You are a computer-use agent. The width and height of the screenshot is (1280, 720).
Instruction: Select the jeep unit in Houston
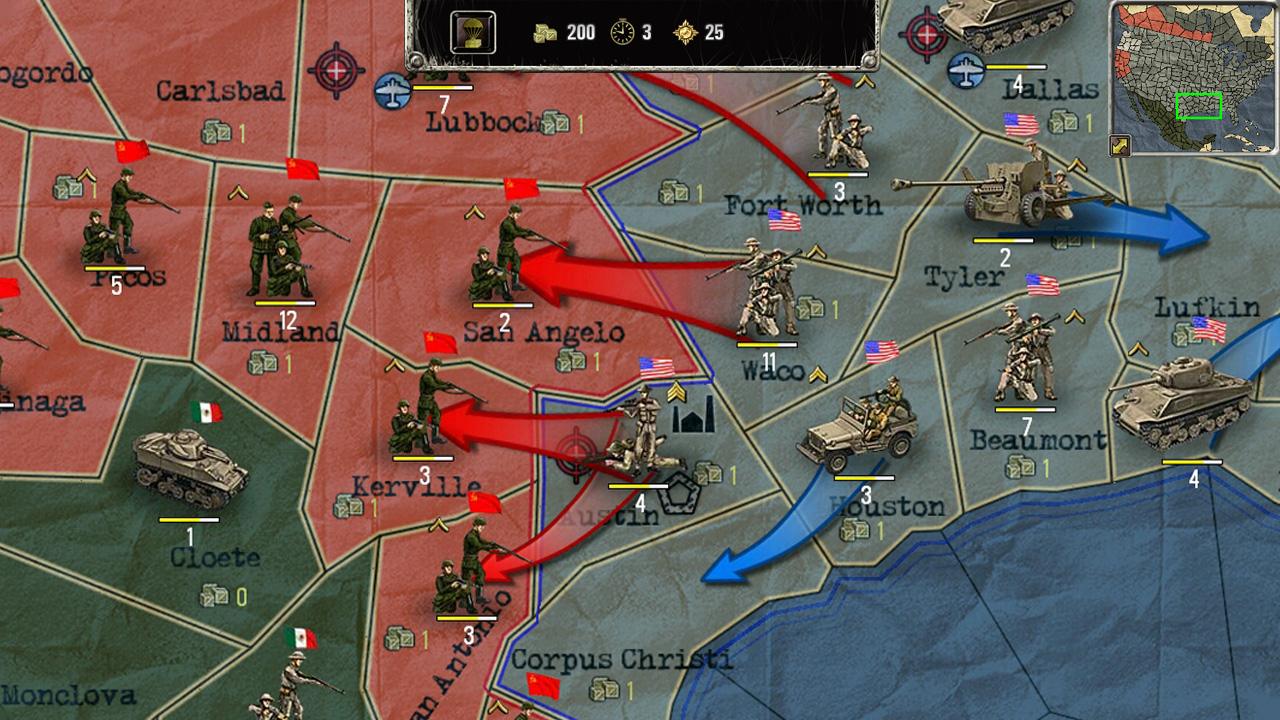tap(853, 430)
